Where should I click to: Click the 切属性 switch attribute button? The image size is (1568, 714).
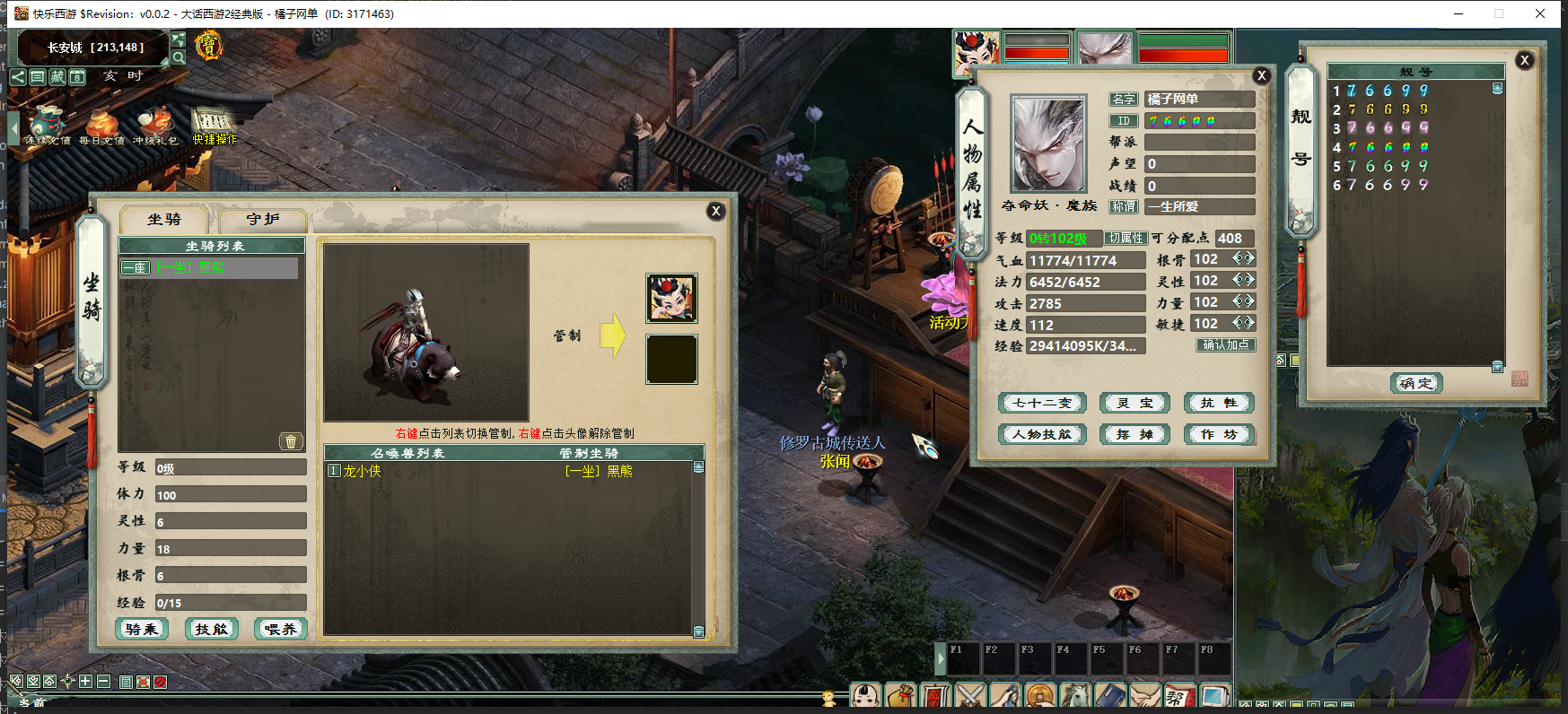tap(1126, 239)
